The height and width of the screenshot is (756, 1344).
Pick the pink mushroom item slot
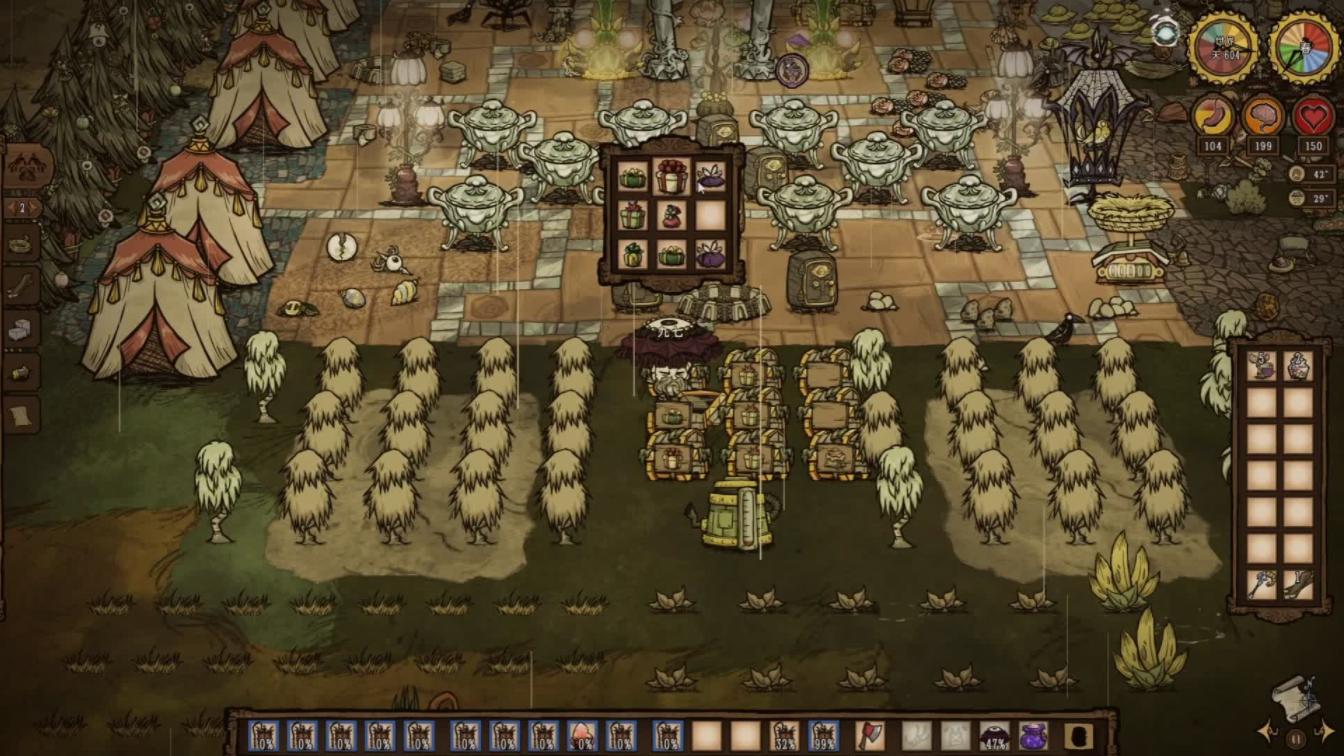click(x=582, y=735)
